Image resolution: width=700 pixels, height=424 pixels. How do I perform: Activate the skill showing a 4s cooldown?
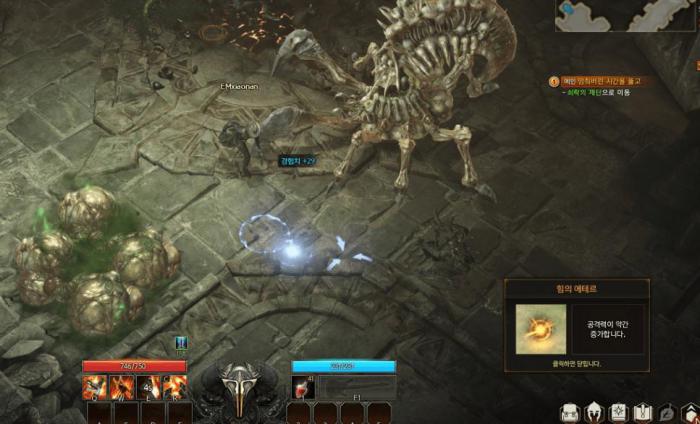click(148, 386)
